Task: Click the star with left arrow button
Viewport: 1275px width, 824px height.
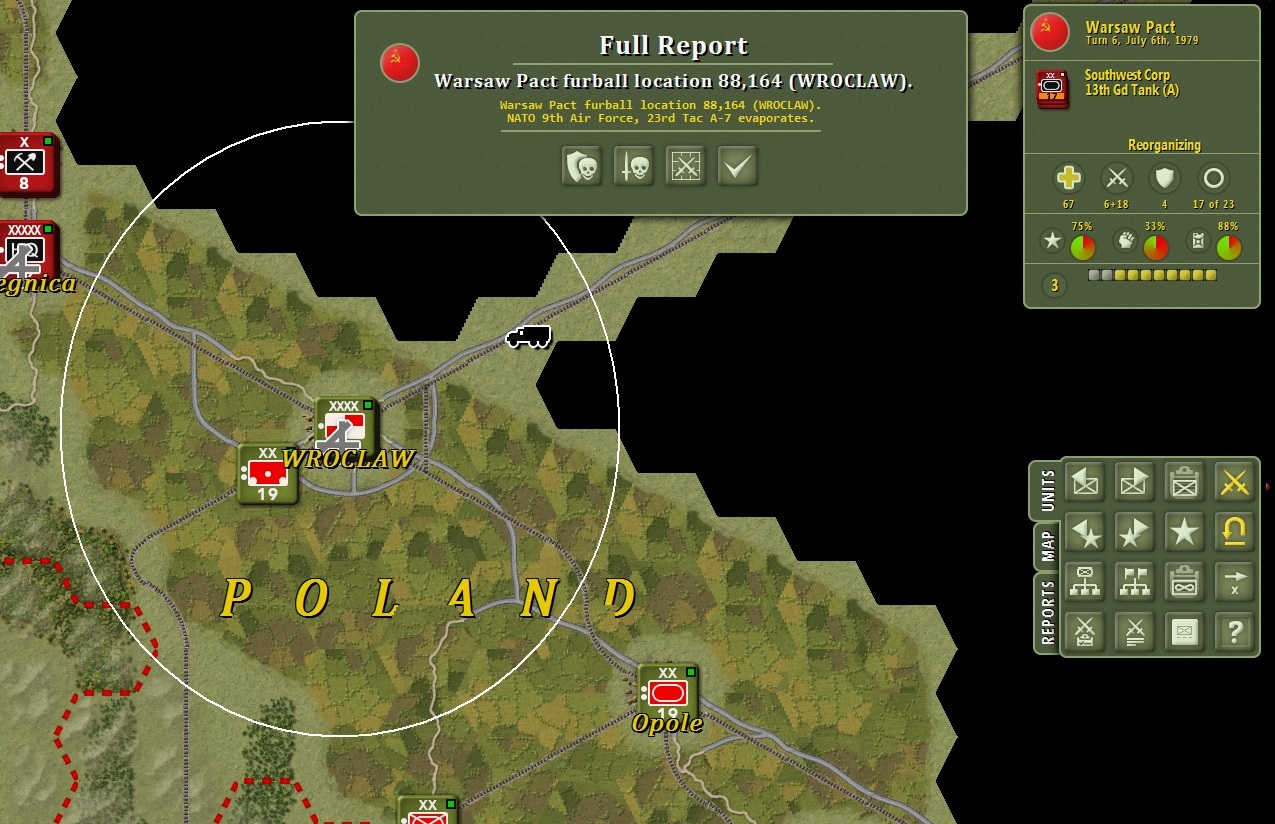Action: [1085, 532]
